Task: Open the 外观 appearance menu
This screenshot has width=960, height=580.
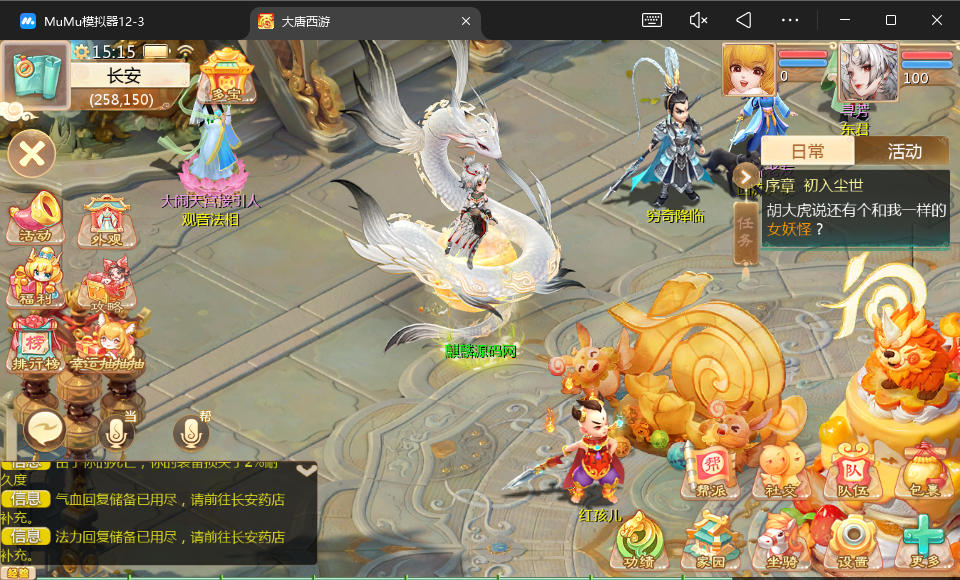Action: (x=106, y=218)
